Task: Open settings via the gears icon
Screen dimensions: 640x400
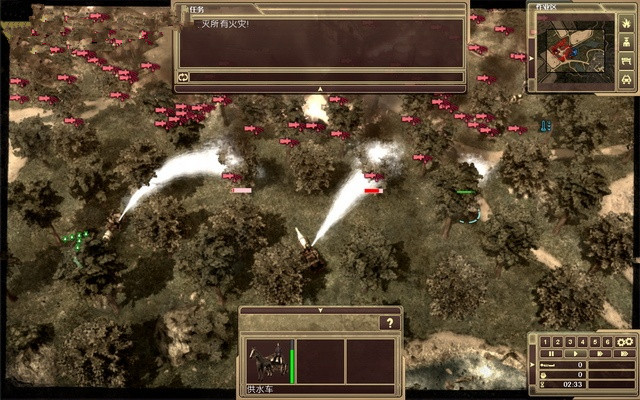Action: click(625, 341)
